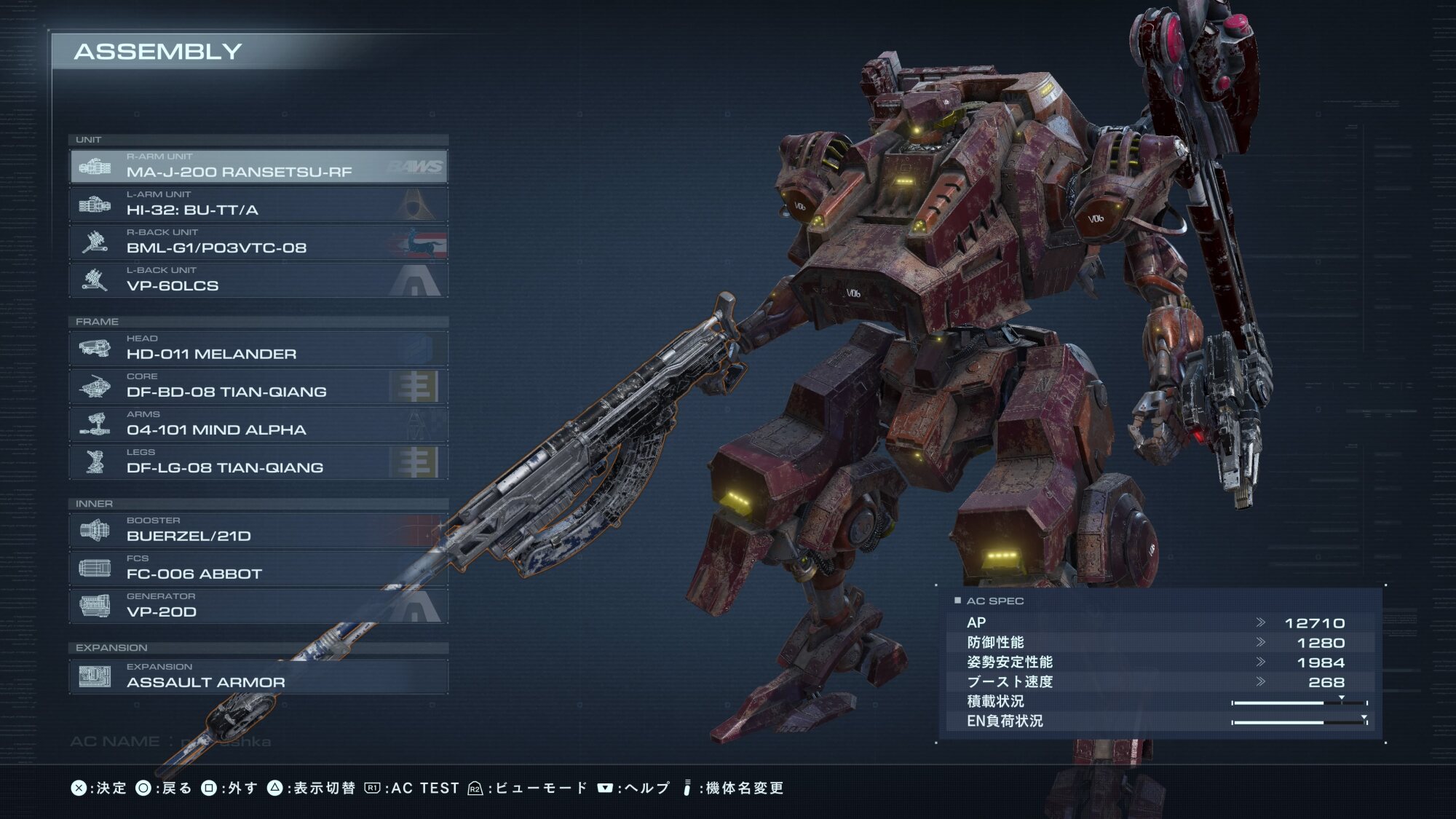Pick the Head HD-011 MELANDER part
The image size is (1456, 819).
[258, 349]
